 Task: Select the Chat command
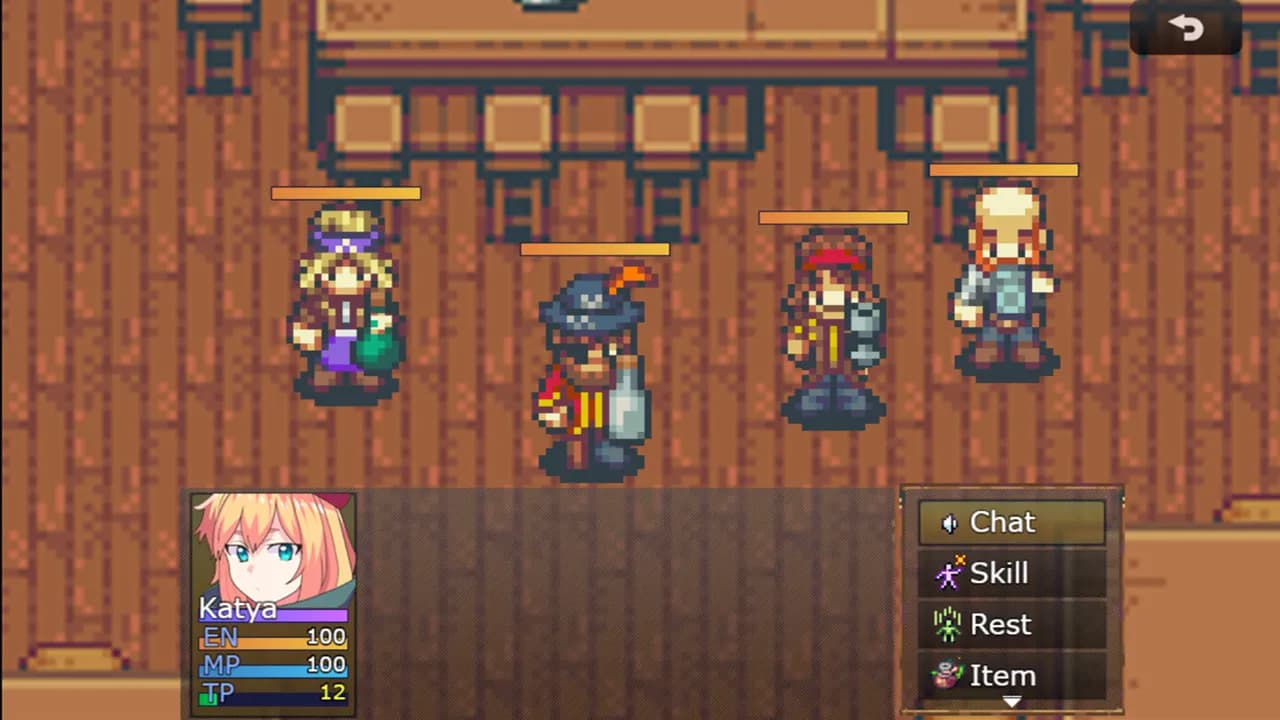[1003, 522]
